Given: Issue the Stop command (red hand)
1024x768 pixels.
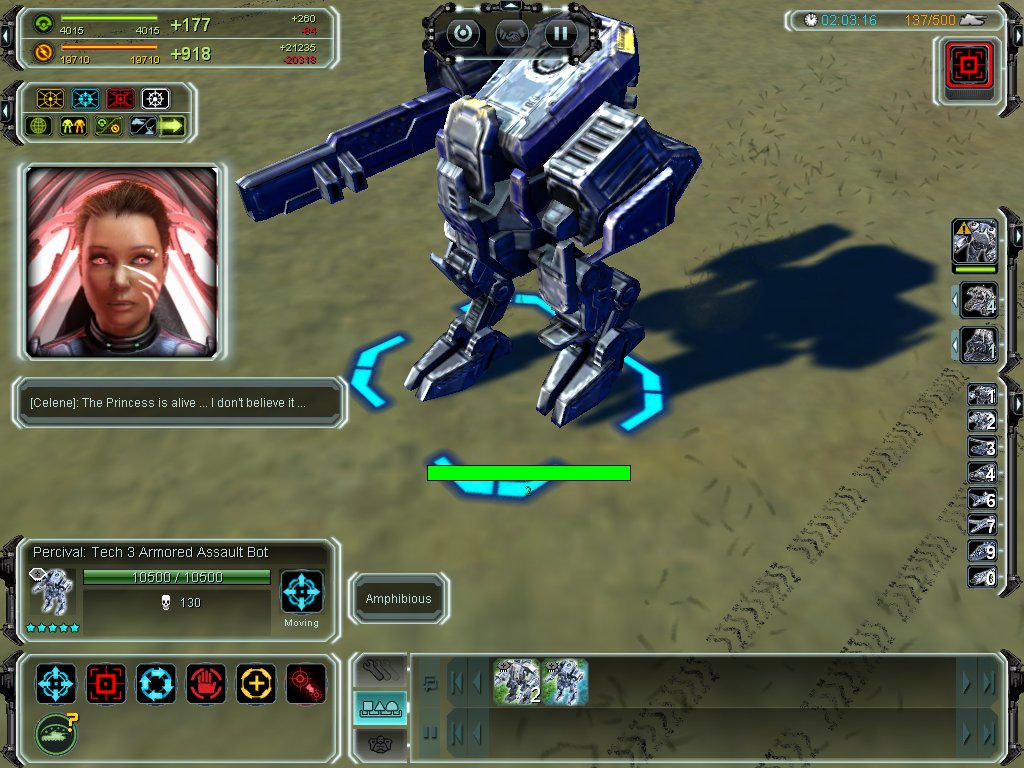Looking at the screenshot, I should pos(206,683).
